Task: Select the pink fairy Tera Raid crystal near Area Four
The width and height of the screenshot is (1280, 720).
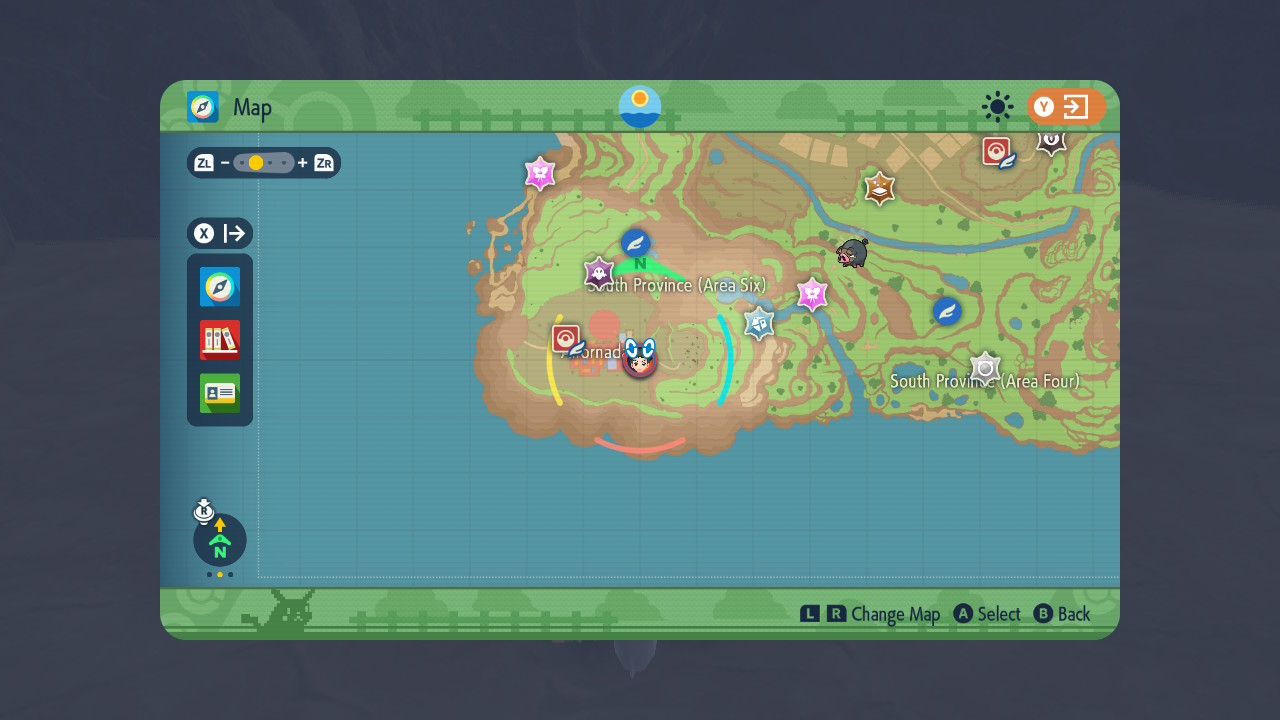Action: [x=812, y=295]
